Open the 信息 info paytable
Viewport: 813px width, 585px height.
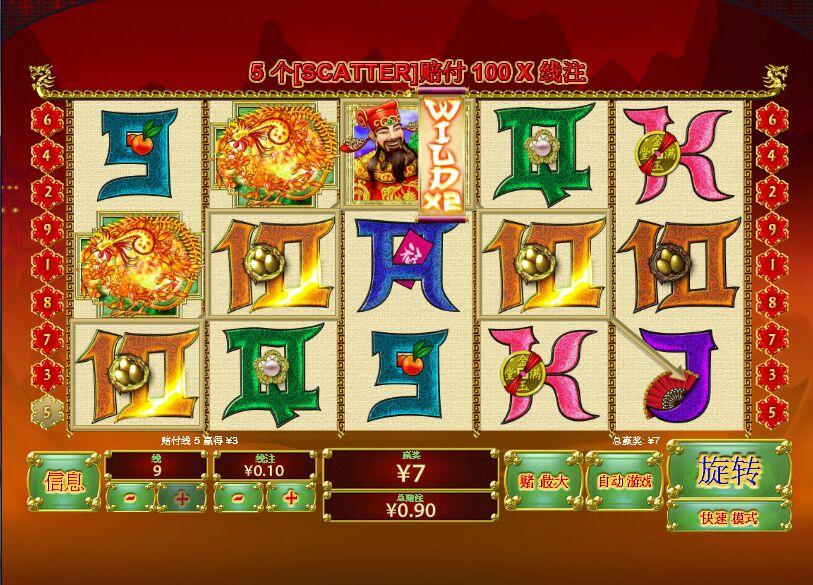(x=64, y=482)
